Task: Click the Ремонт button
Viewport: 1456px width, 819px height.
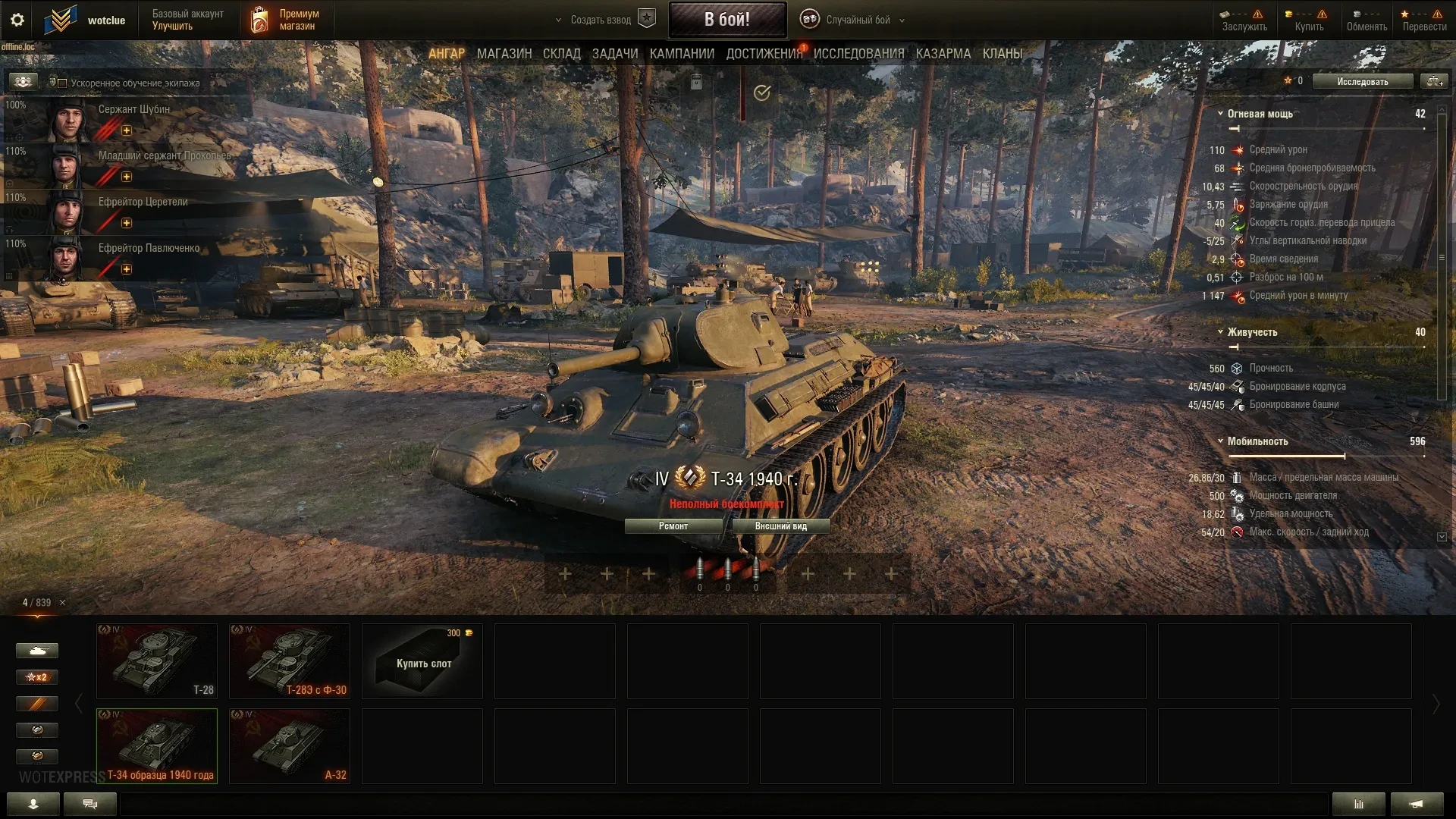Action: (673, 526)
